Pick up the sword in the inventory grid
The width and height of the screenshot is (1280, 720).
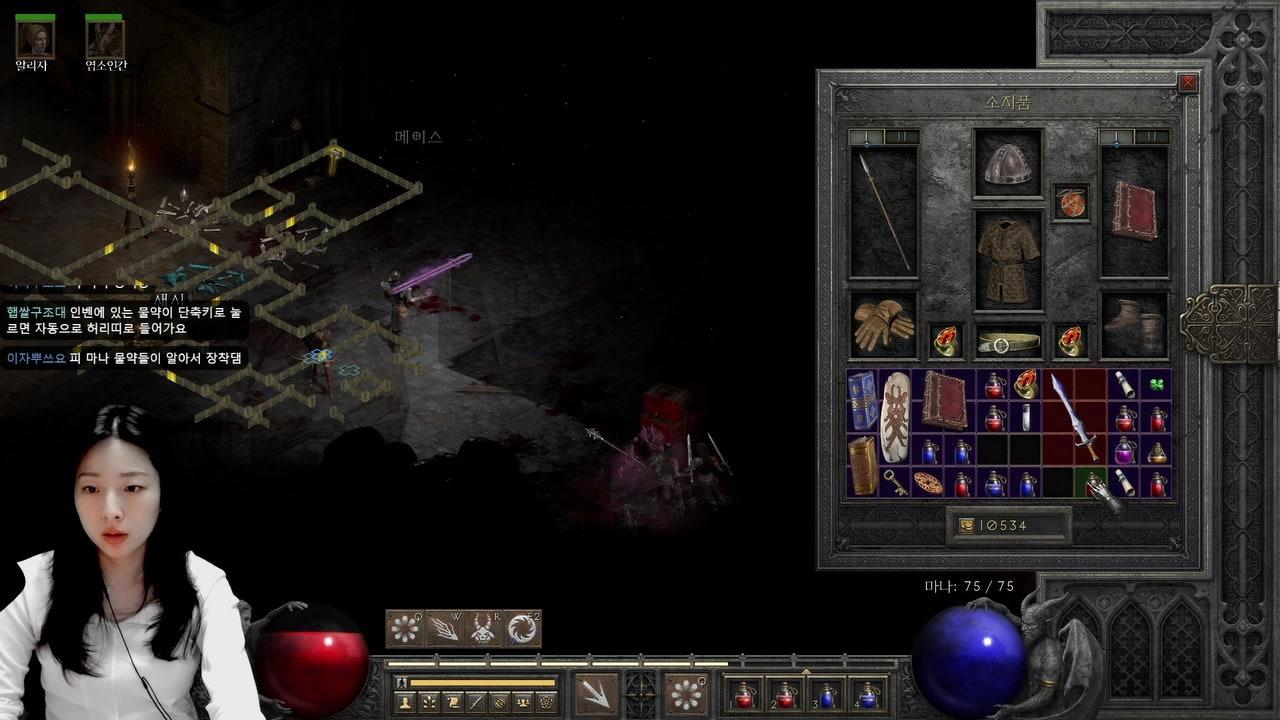tap(1073, 417)
